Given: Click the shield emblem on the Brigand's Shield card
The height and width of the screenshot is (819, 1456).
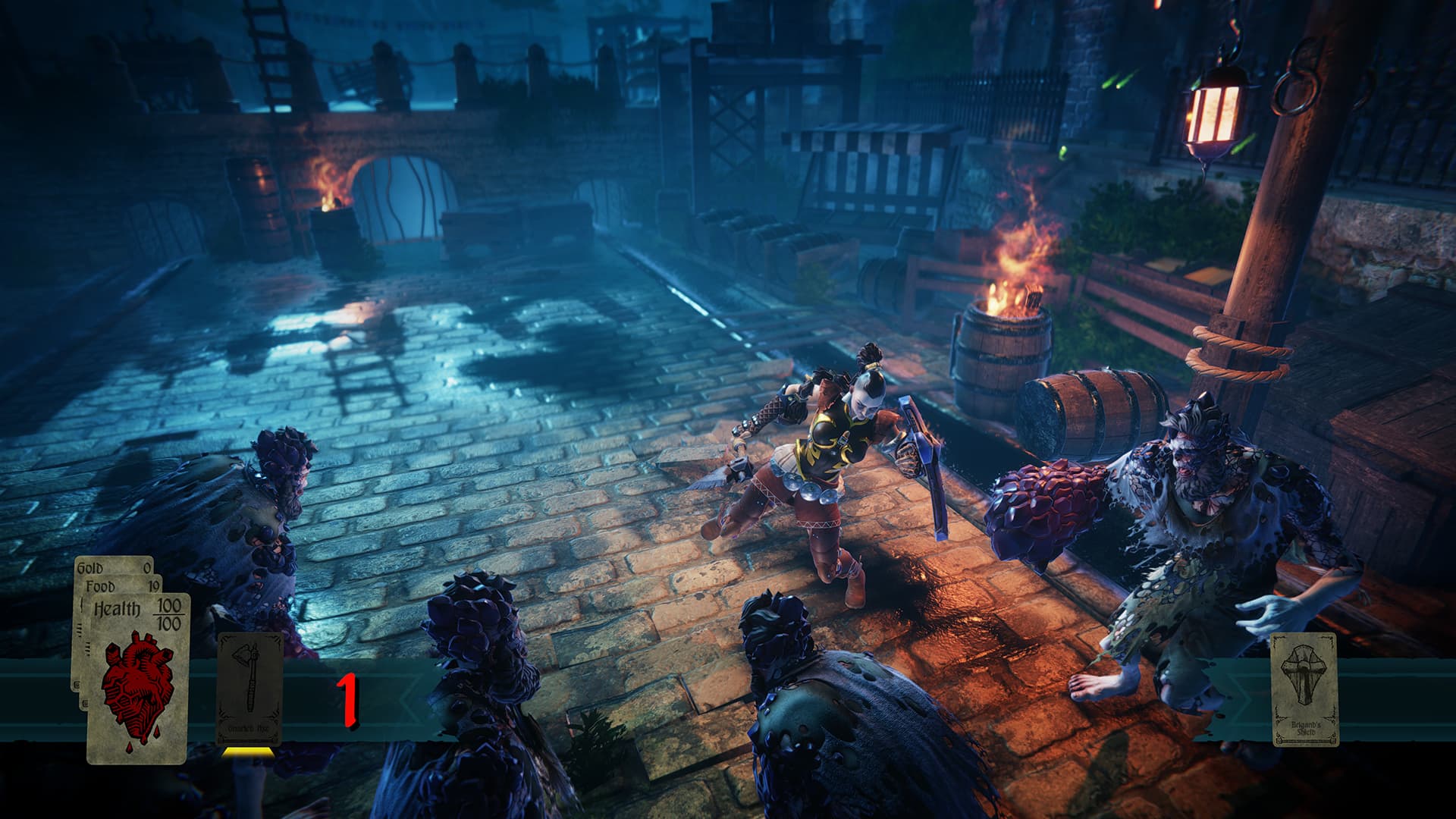Looking at the screenshot, I should point(1302,675).
